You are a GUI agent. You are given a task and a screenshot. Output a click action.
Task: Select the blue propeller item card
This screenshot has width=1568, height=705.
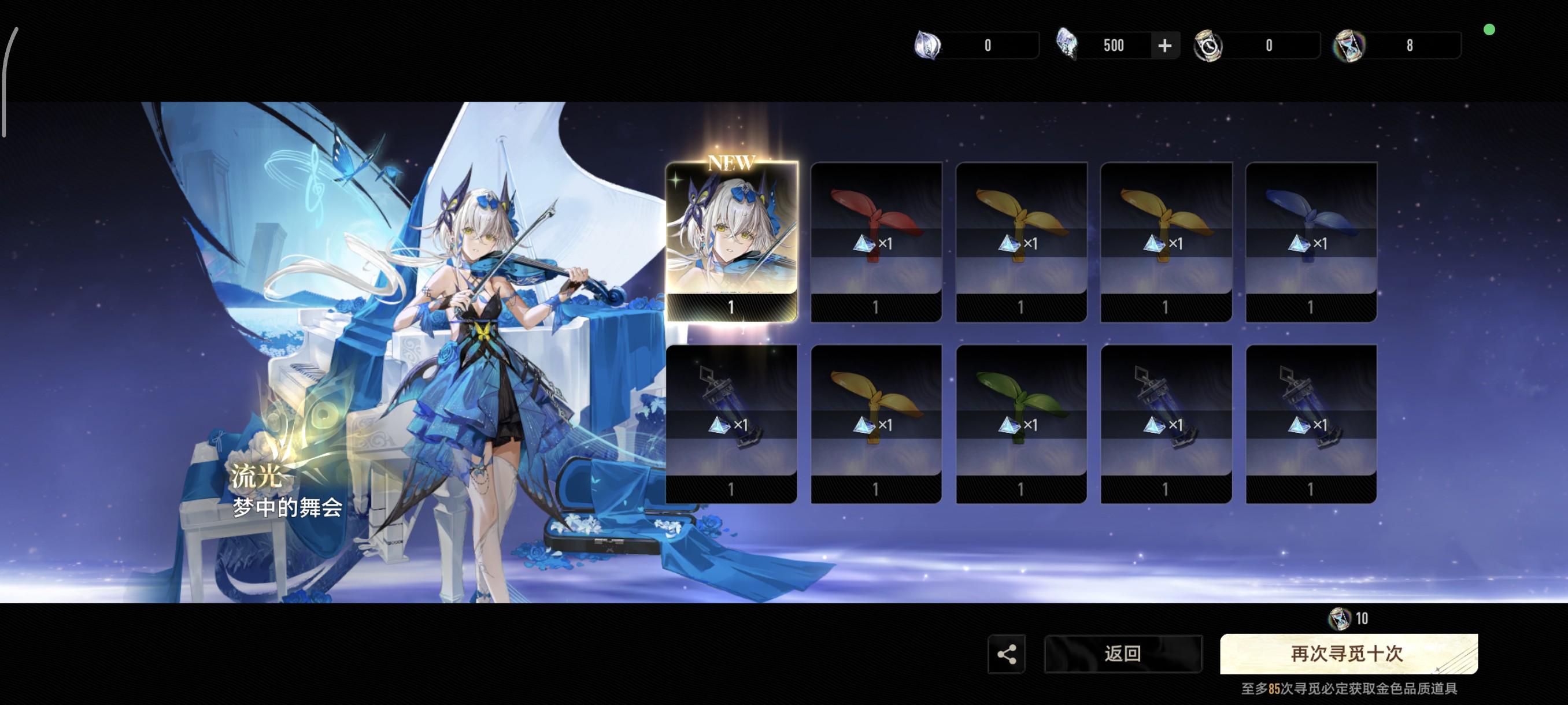[x=1311, y=241]
